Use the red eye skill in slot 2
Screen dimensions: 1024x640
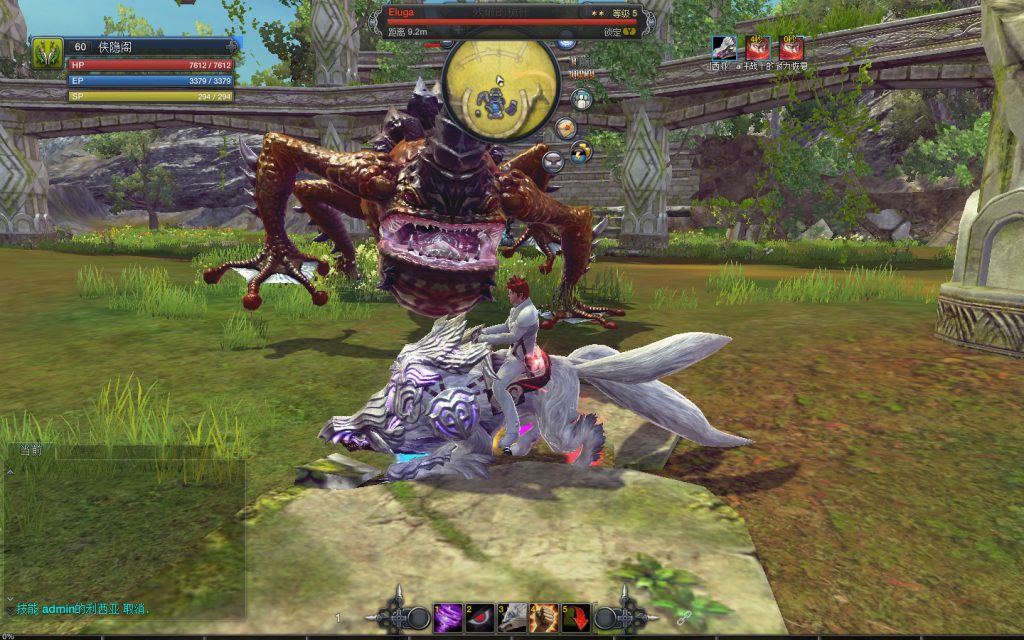479,618
